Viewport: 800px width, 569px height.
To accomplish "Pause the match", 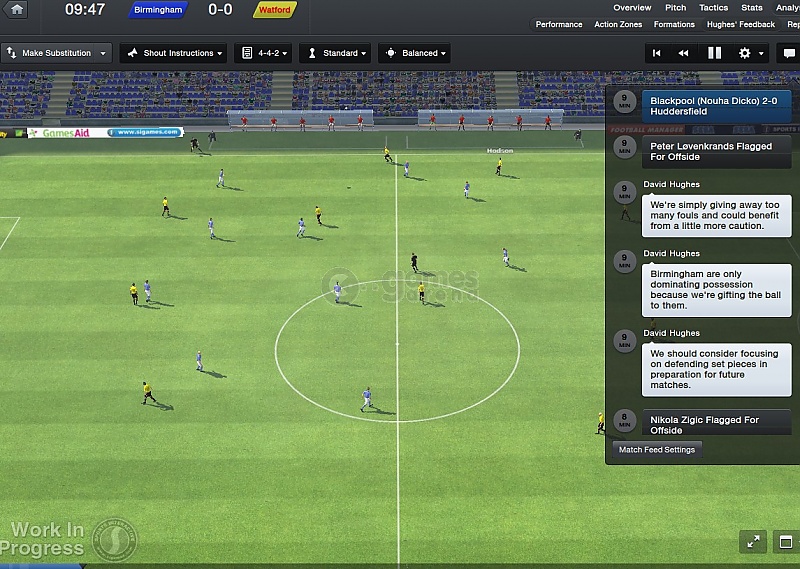I will (714, 53).
